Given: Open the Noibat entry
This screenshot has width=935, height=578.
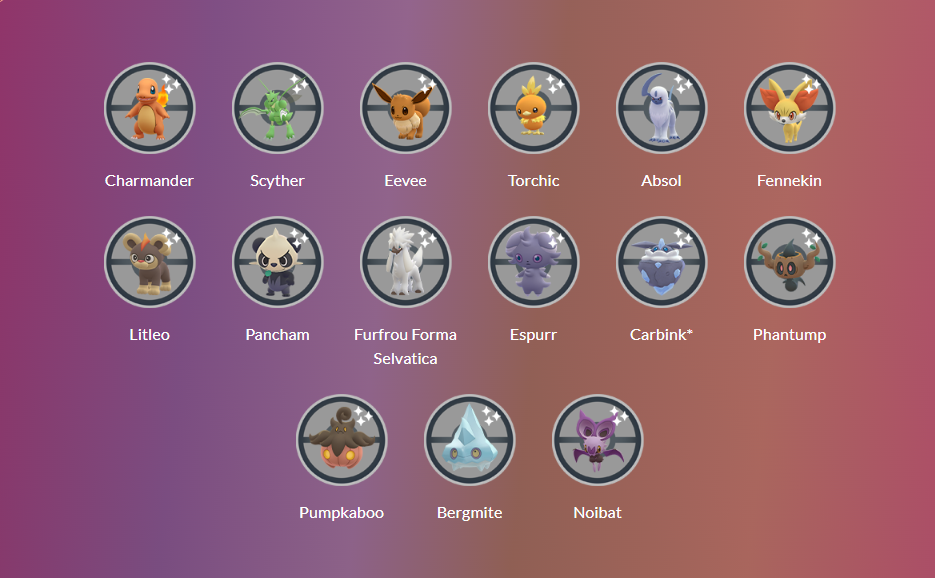Looking at the screenshot, I should (597, 440).
